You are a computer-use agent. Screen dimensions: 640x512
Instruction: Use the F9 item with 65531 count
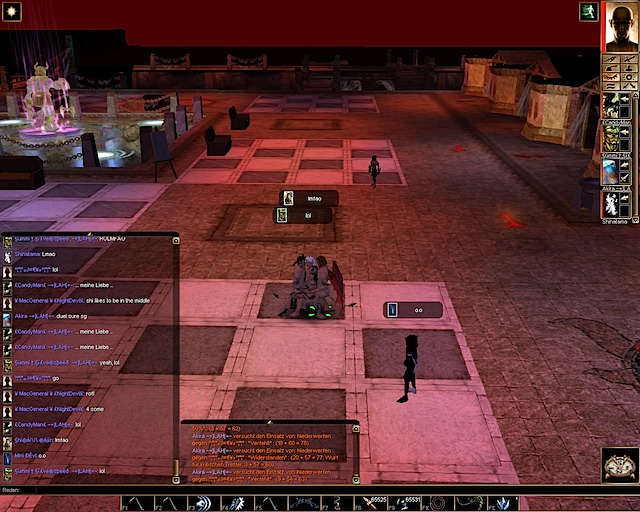tap(405, 503)
